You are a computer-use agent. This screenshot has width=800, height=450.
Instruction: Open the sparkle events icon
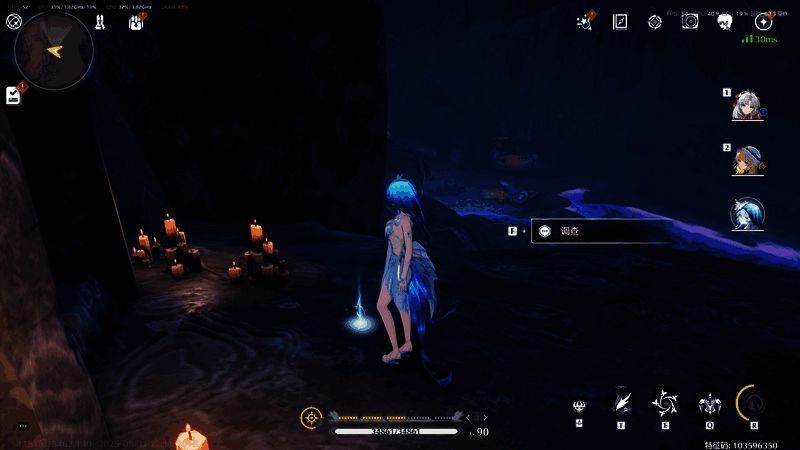[x=585, y=22]
